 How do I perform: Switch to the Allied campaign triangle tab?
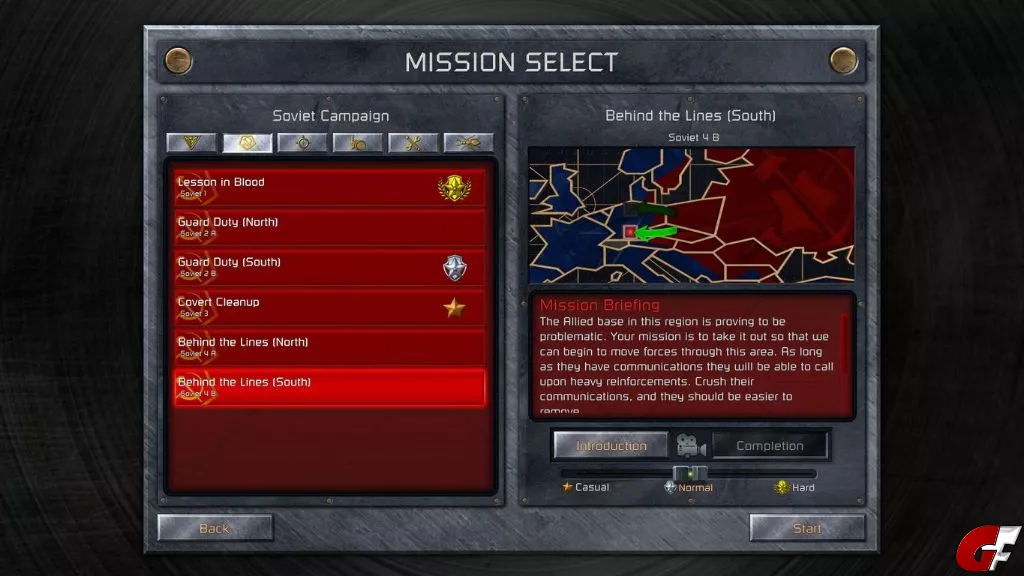[191, 143]
